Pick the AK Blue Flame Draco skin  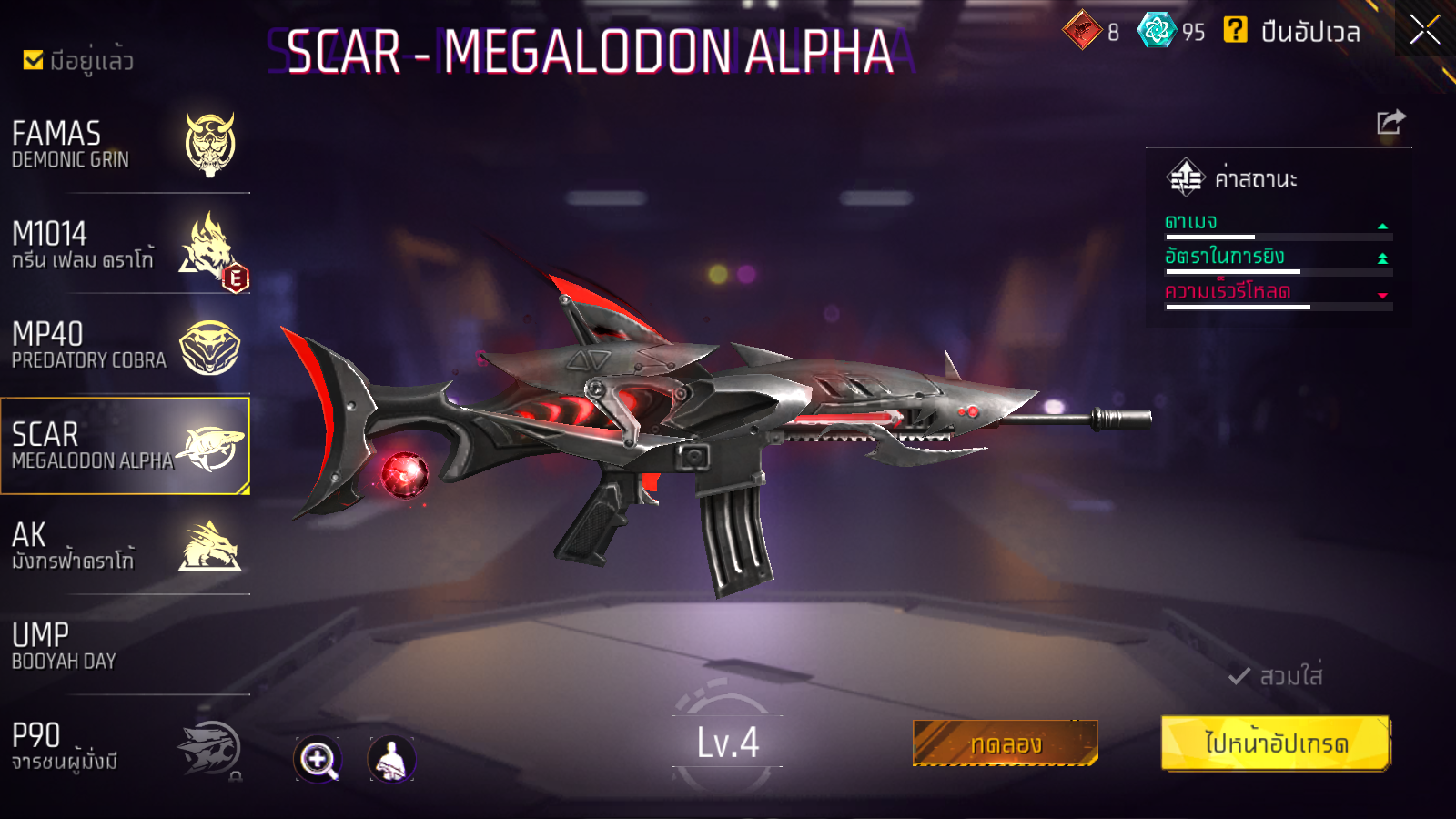tap(125, 546)
